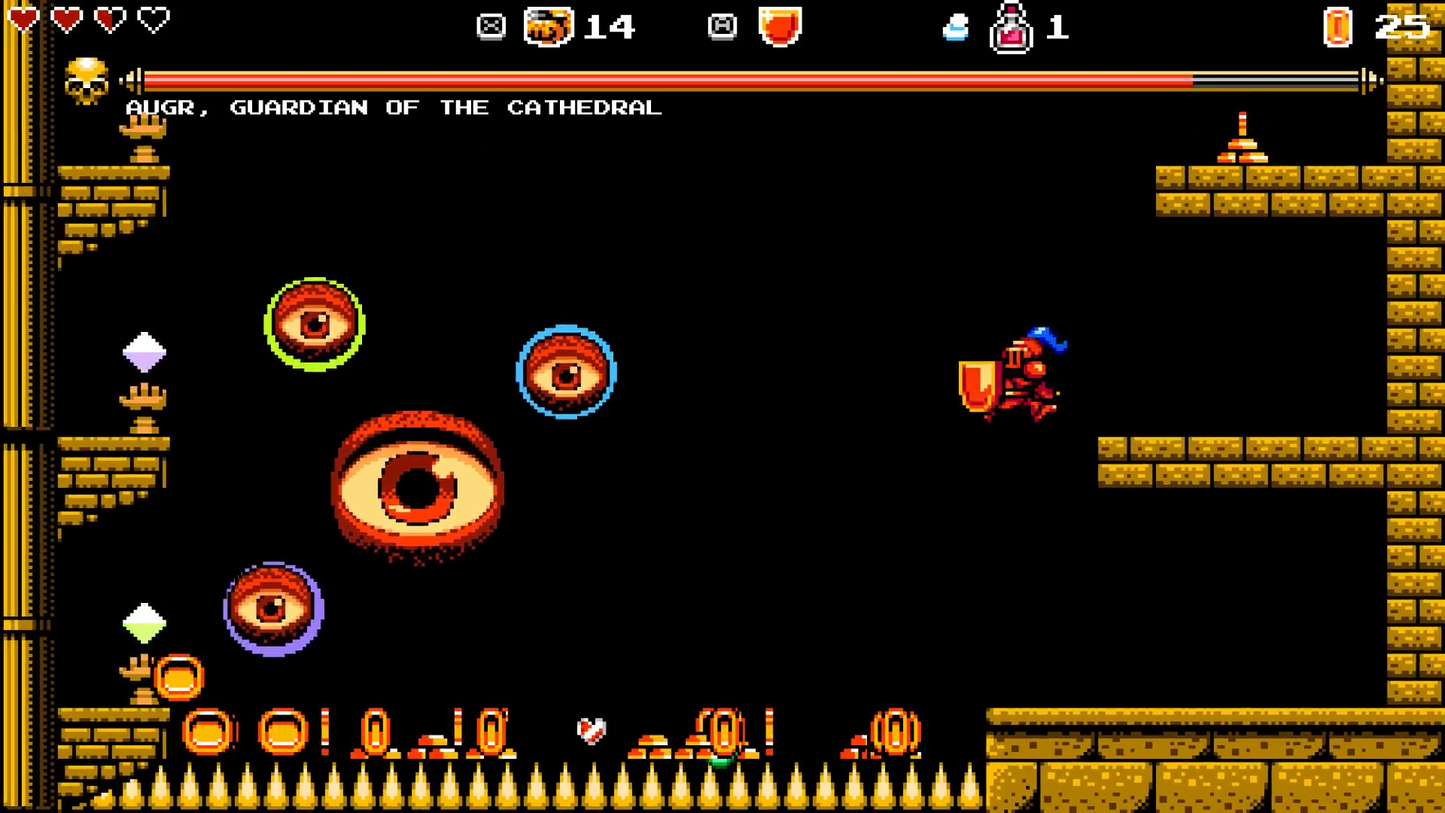Use the red health potion bottle

tap(1011, 29)
